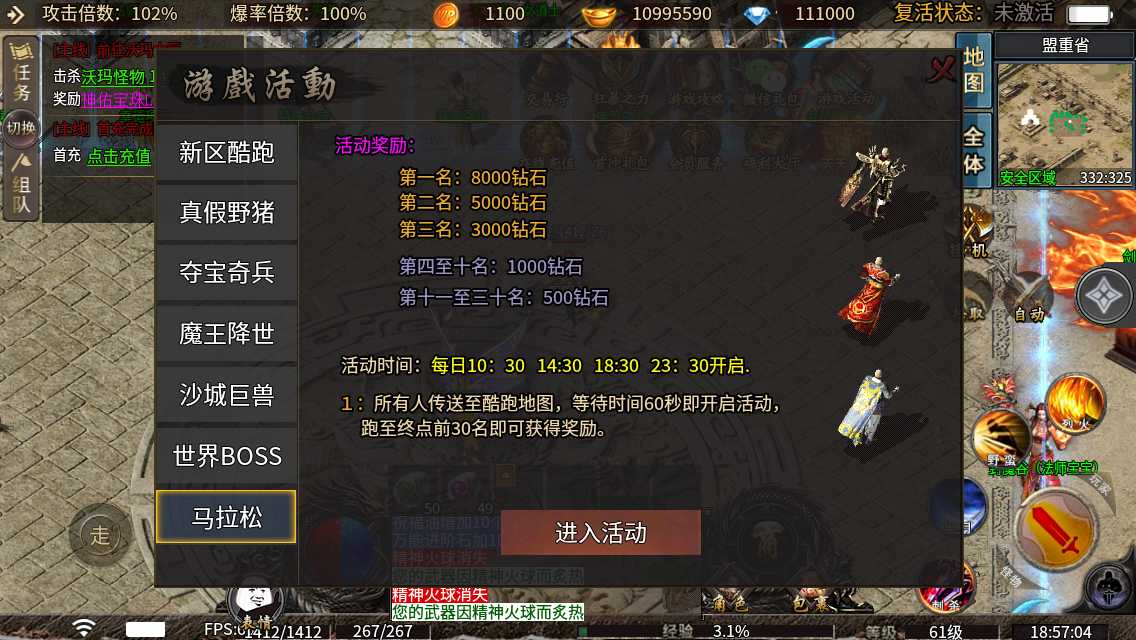Switch to the 组队 team tab

click(22, 185)
